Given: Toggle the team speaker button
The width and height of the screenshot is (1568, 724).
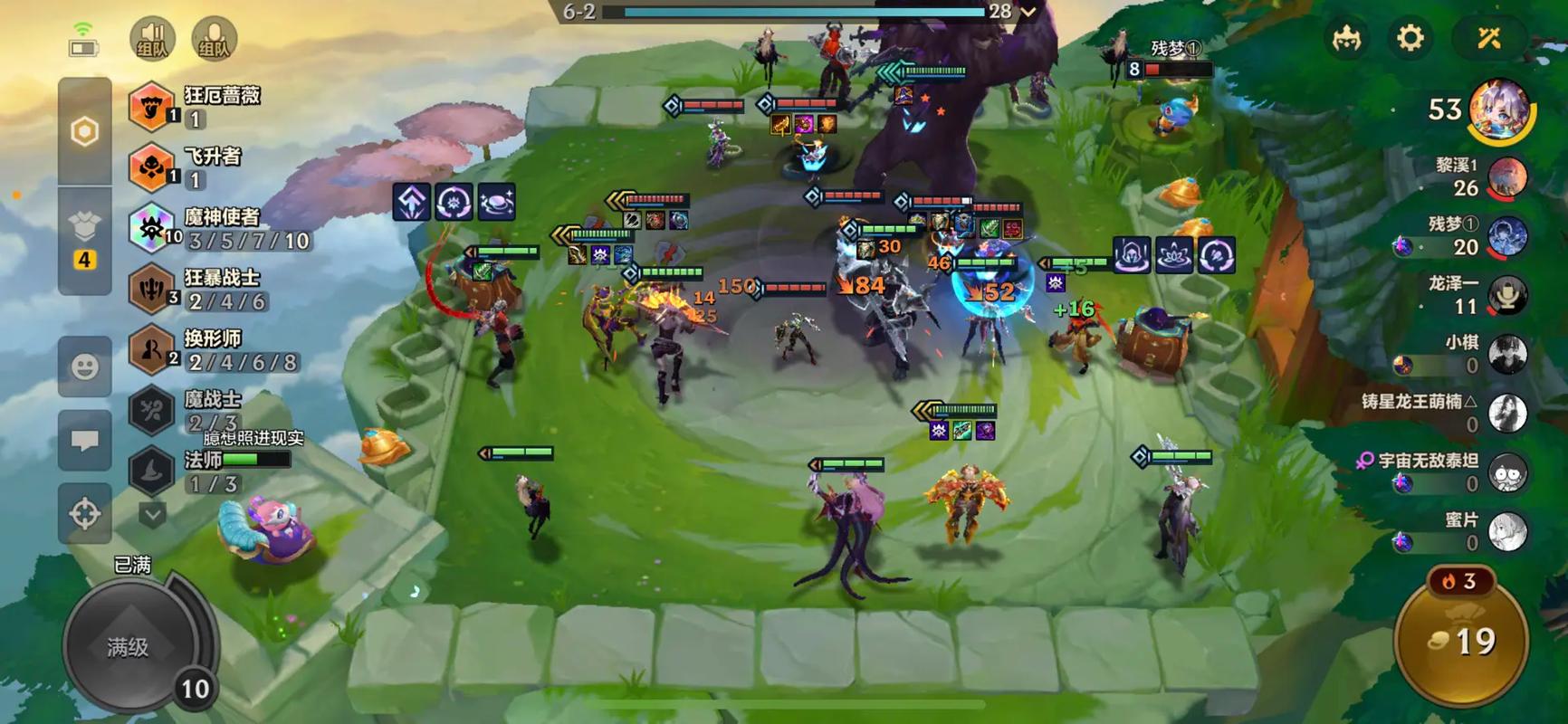Looking at the screenshot, I should pyautogui.click(x=152, y=39).
